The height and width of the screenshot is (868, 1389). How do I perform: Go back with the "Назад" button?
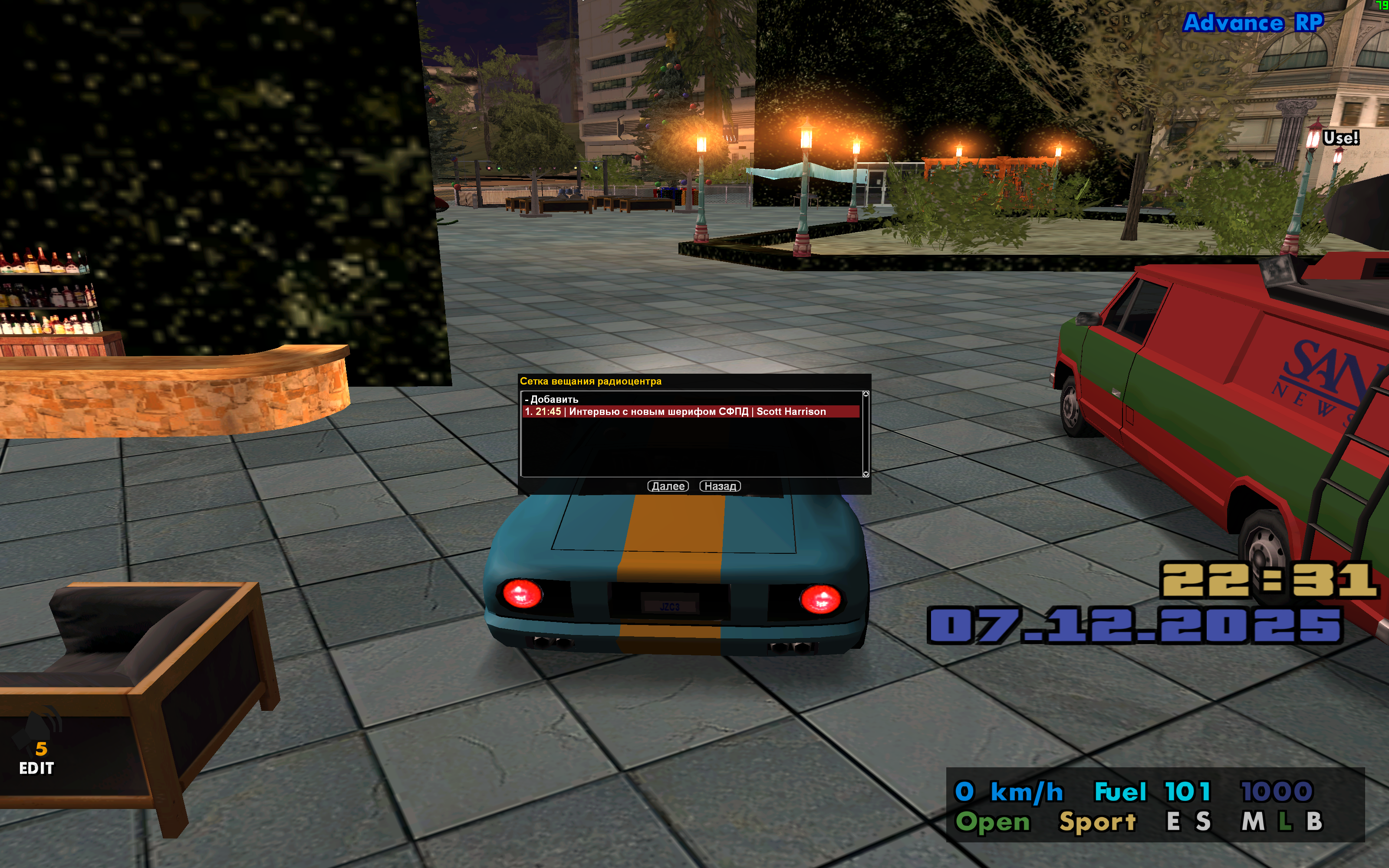[720, 486]
